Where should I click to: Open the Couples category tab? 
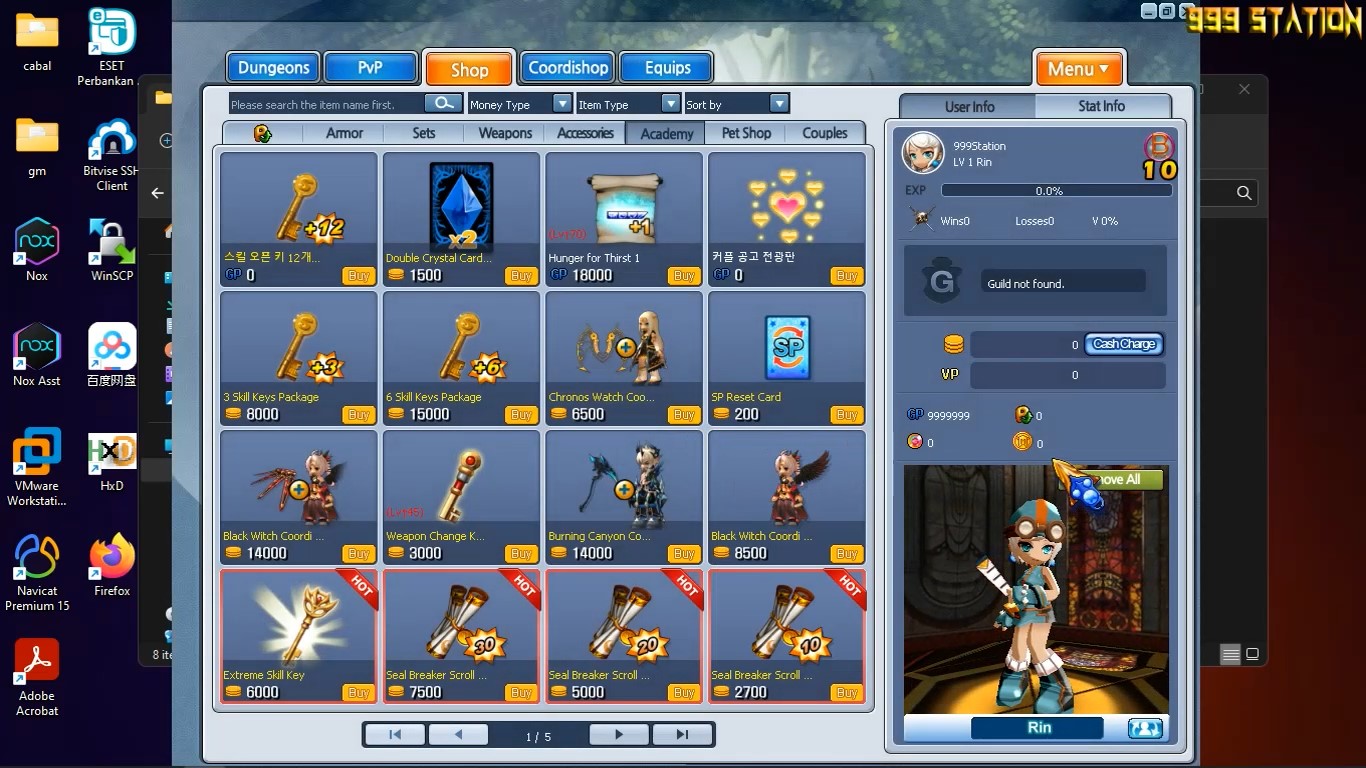824,133
